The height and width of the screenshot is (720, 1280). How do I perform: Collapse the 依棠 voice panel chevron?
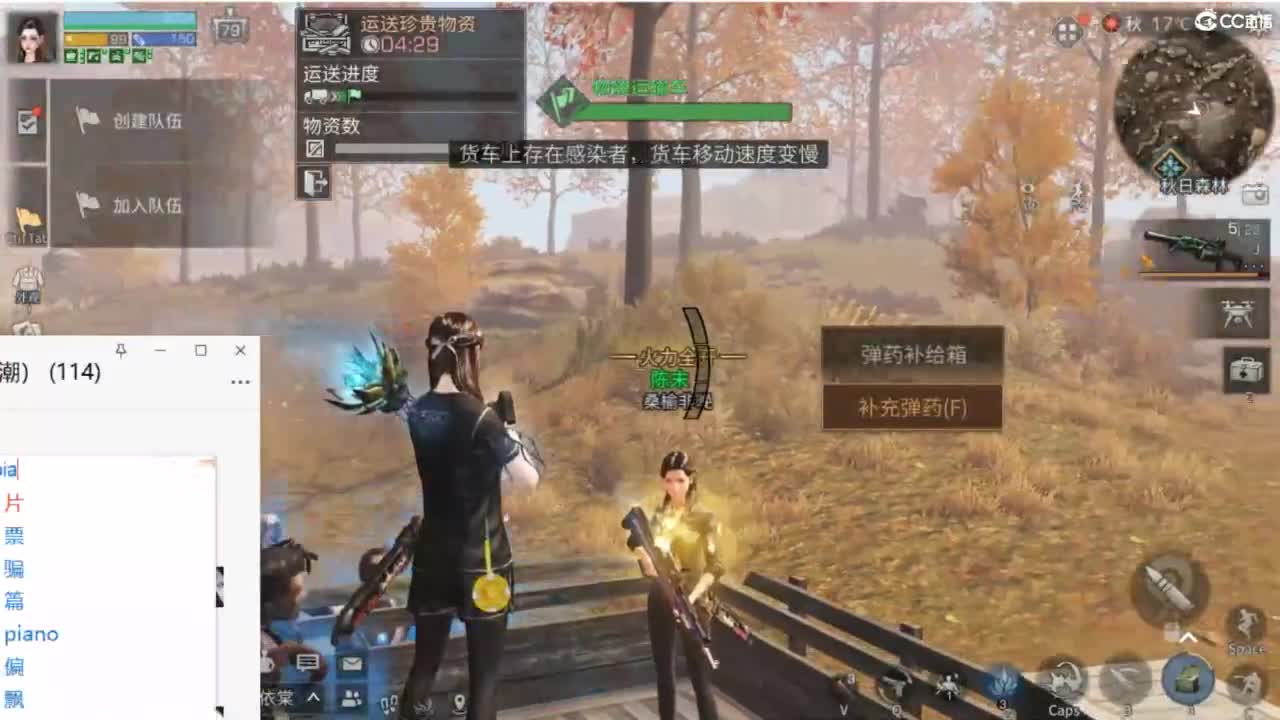point(313,698)
